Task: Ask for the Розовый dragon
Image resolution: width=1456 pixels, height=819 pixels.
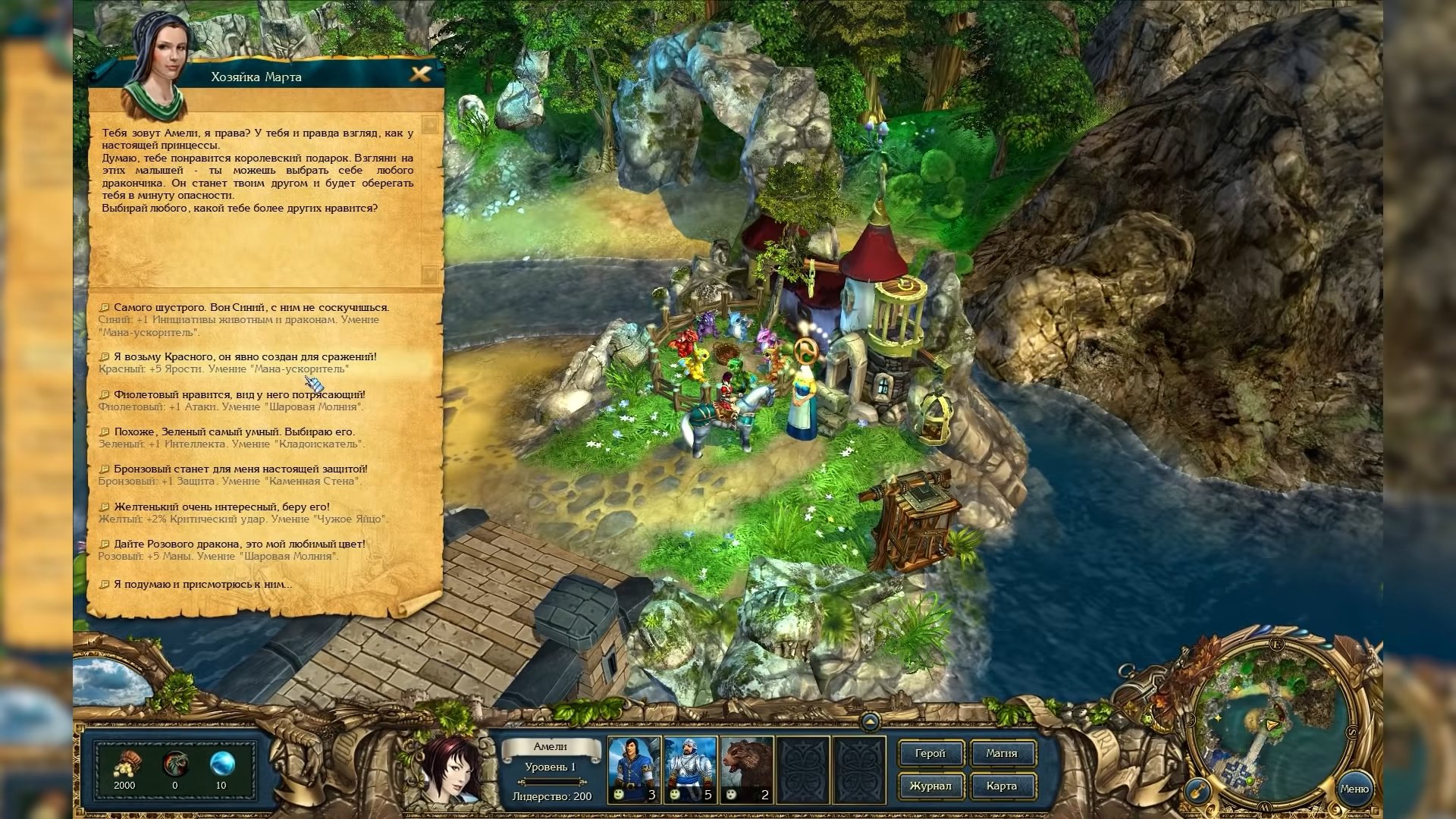Action: point(239,544)
